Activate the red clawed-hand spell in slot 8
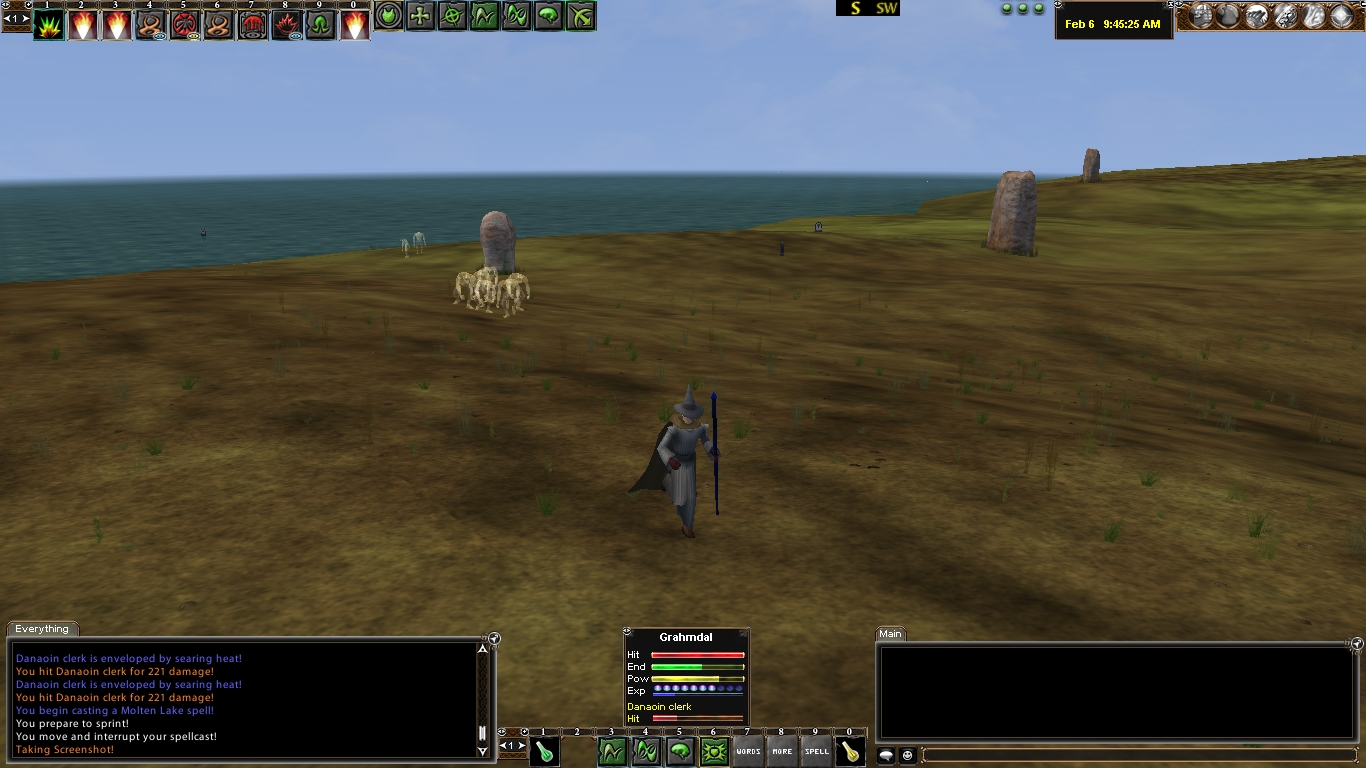 pyautogui.click(x=287, y=25)
